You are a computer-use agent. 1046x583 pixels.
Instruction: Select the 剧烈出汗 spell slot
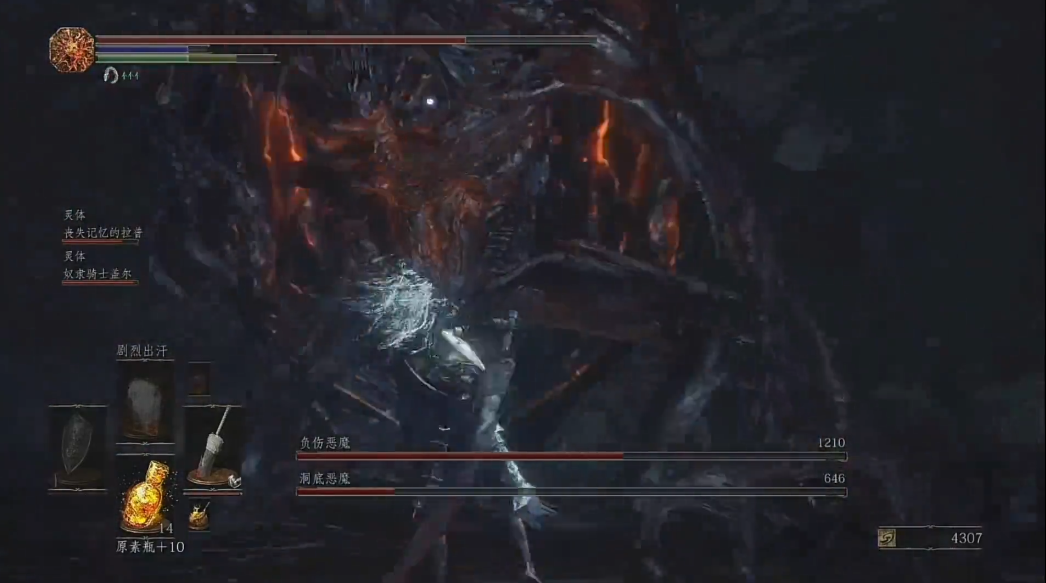click(145, 401)
